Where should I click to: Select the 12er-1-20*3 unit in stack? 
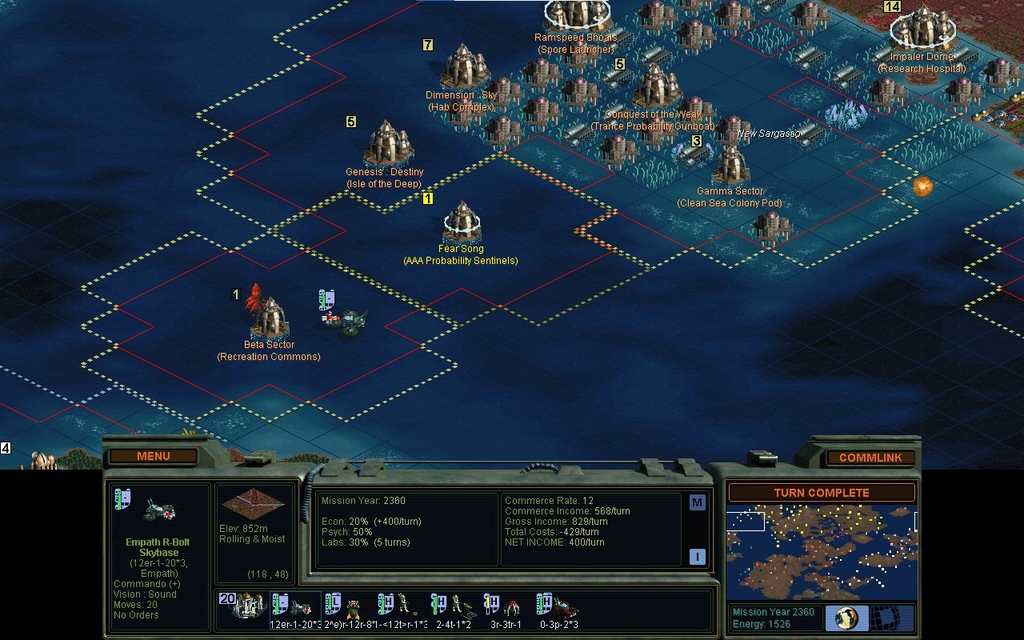(x=293, y=606)
